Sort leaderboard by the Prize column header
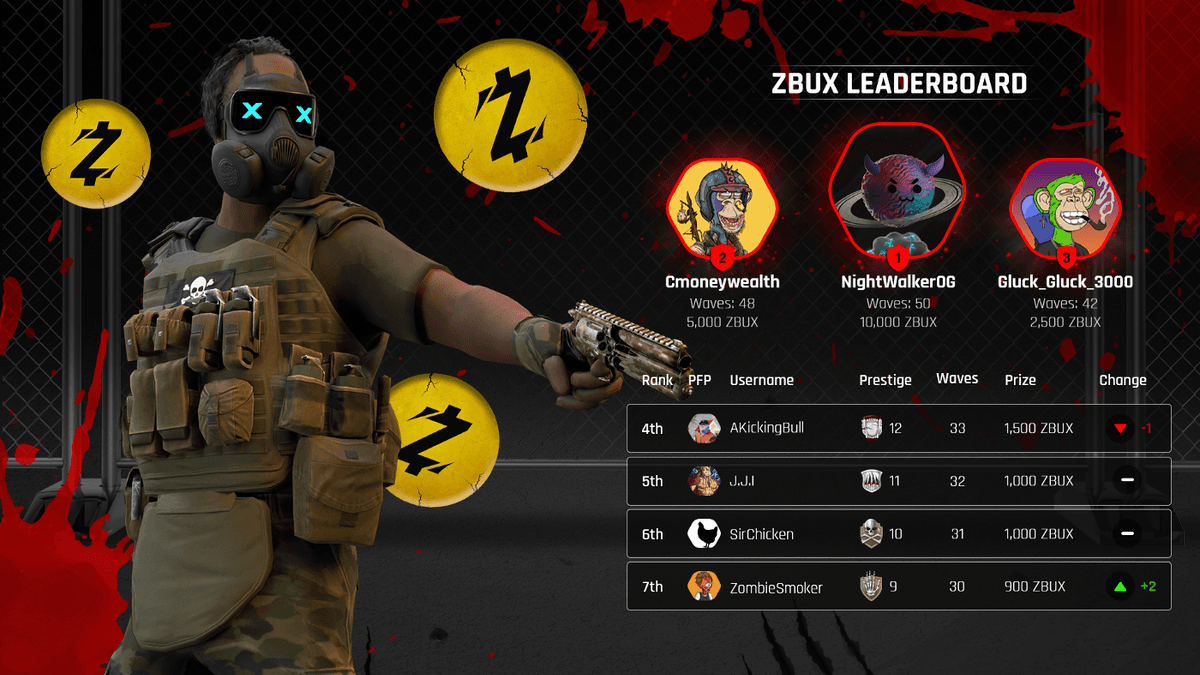 click(x=1020, y=380)
